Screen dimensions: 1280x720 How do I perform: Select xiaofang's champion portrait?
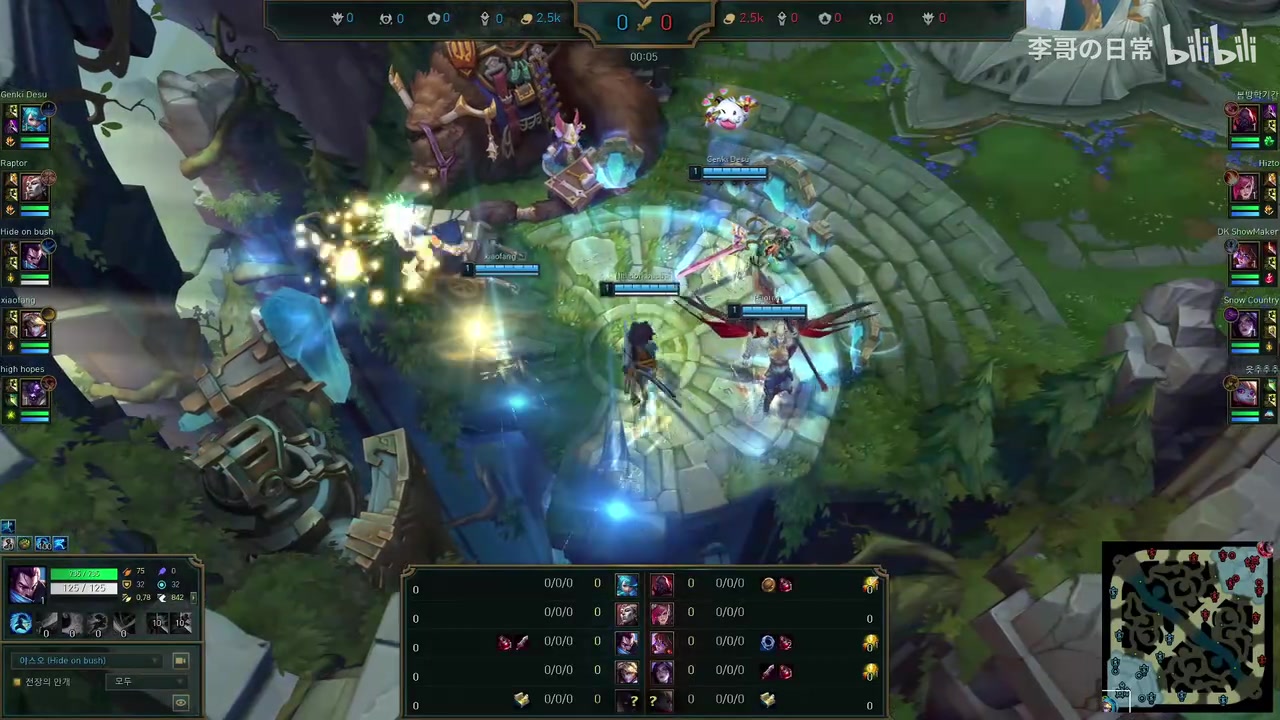(34, 324)
